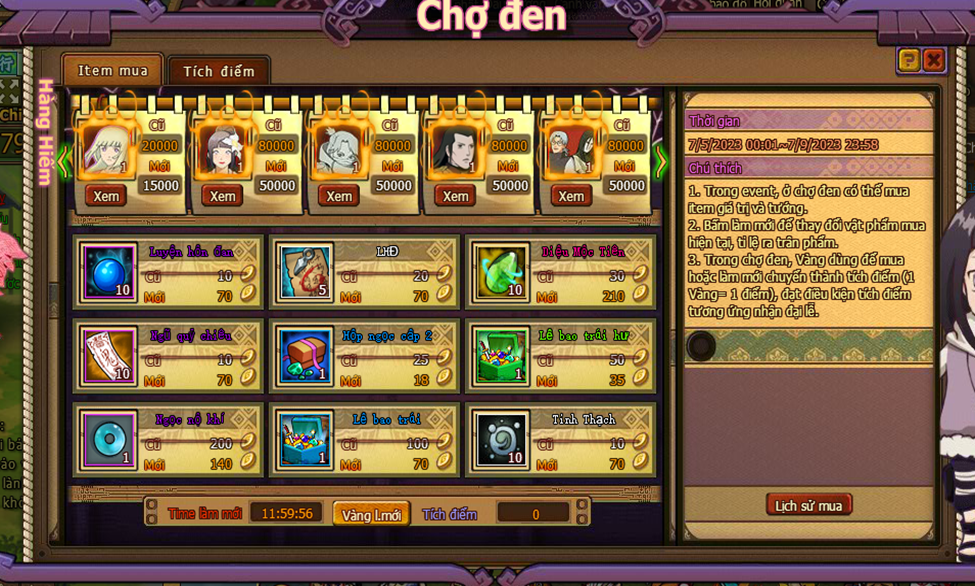Select the green gift chest priced 35

tap(501, 357)
